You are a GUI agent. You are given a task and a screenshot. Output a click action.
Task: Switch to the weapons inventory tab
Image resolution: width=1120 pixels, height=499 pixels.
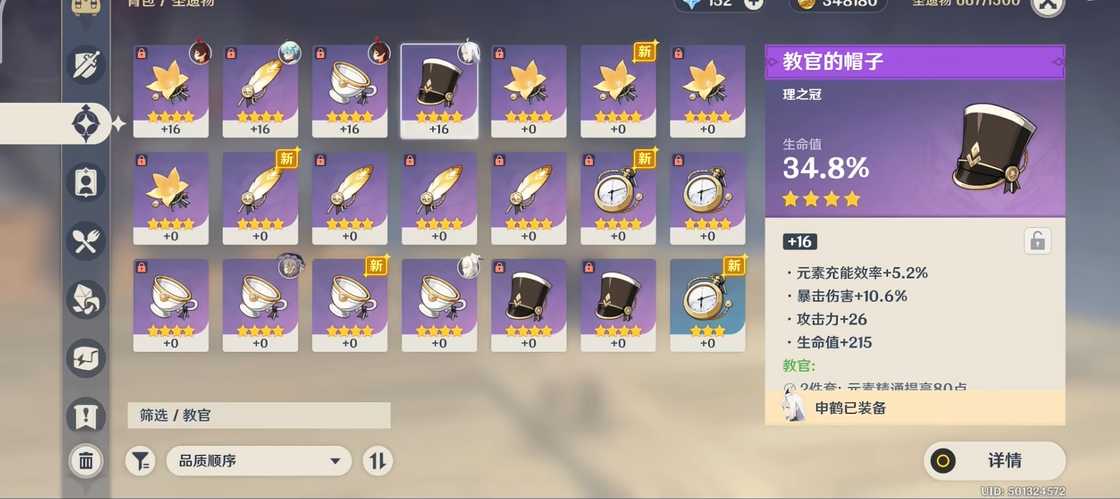[x=86, y=65]
